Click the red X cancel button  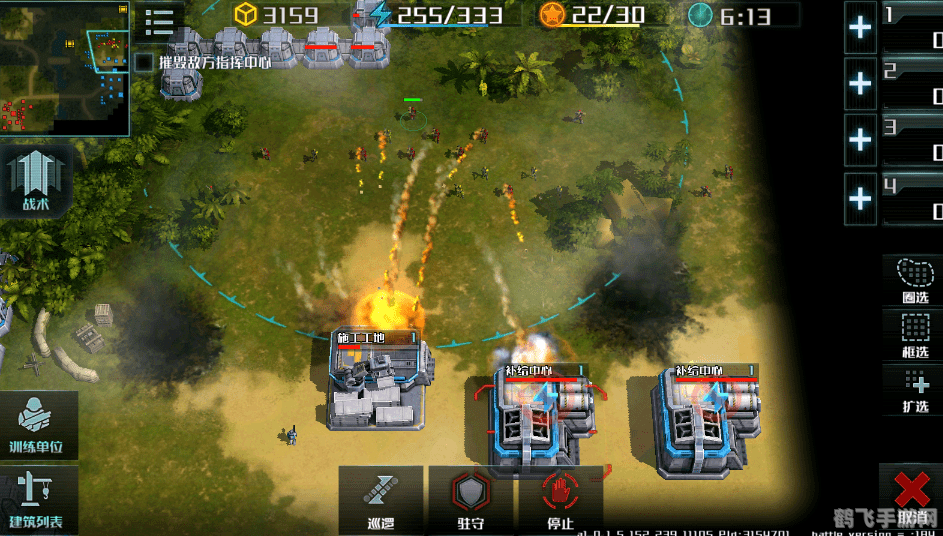coord(911,492)
